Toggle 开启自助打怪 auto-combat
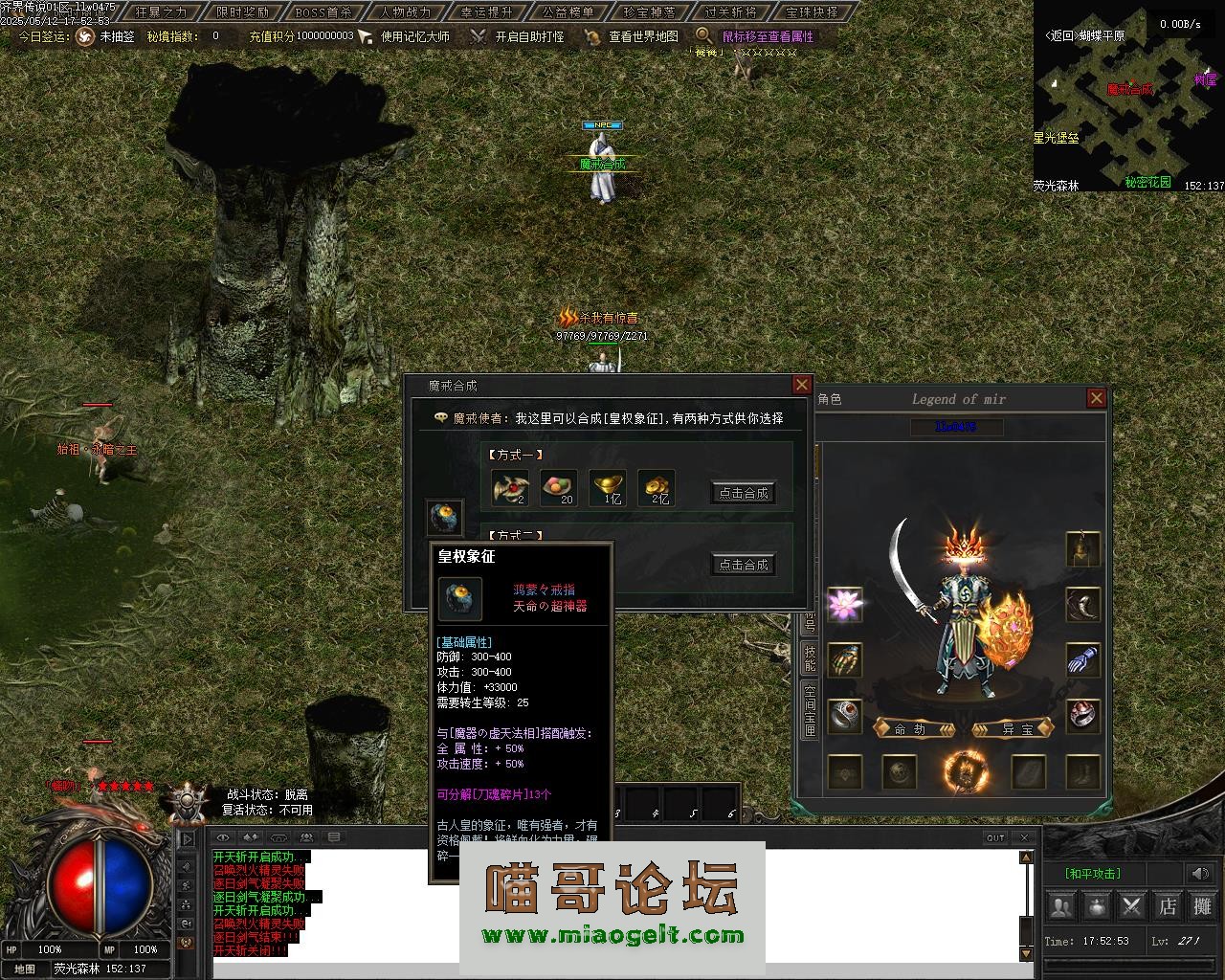 tap(528, 36)
